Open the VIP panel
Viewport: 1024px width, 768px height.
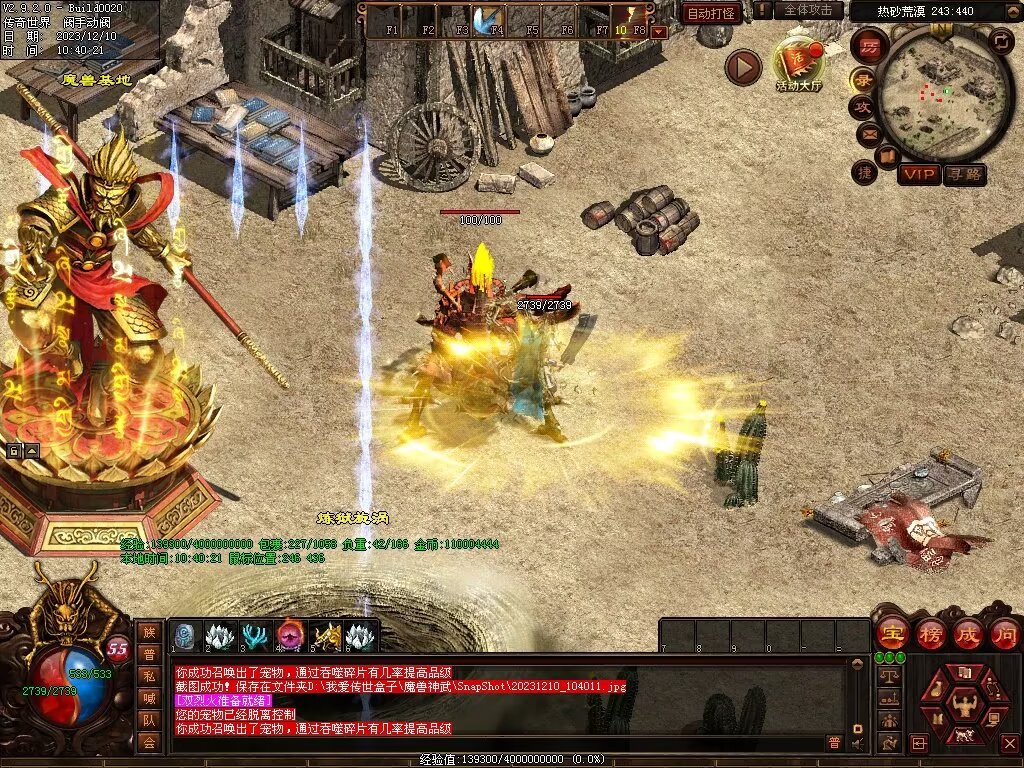(x=918, y=174)
